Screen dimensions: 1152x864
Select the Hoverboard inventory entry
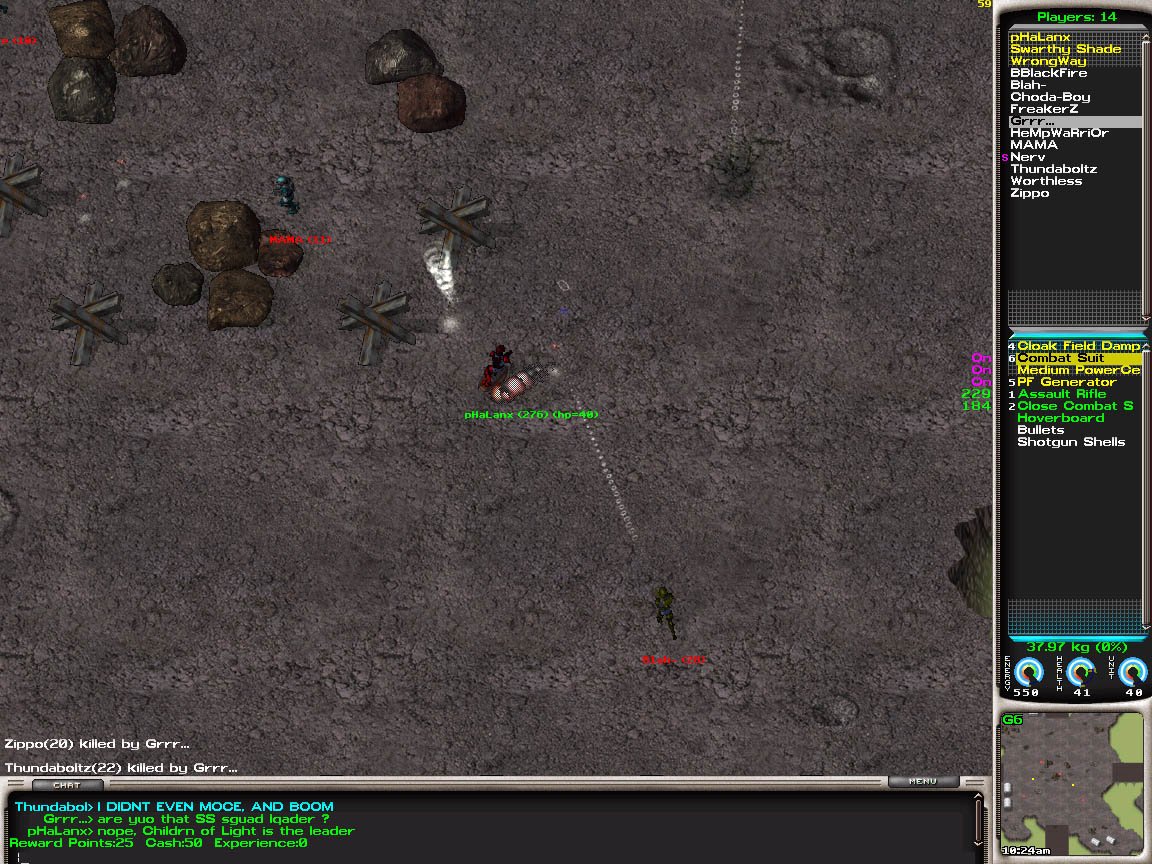1060,418
